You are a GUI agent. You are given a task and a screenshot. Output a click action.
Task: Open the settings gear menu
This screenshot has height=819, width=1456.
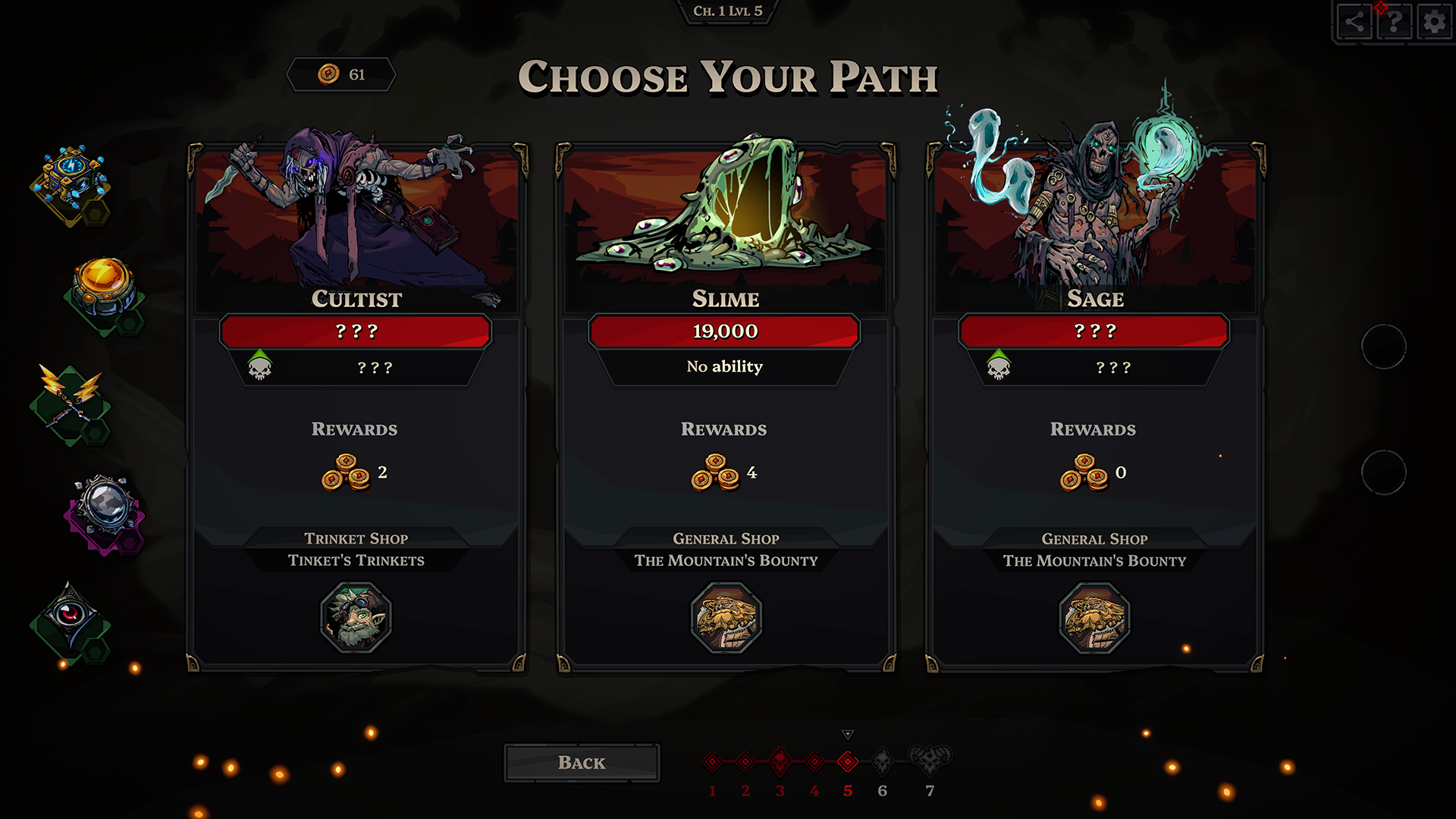1433,22
